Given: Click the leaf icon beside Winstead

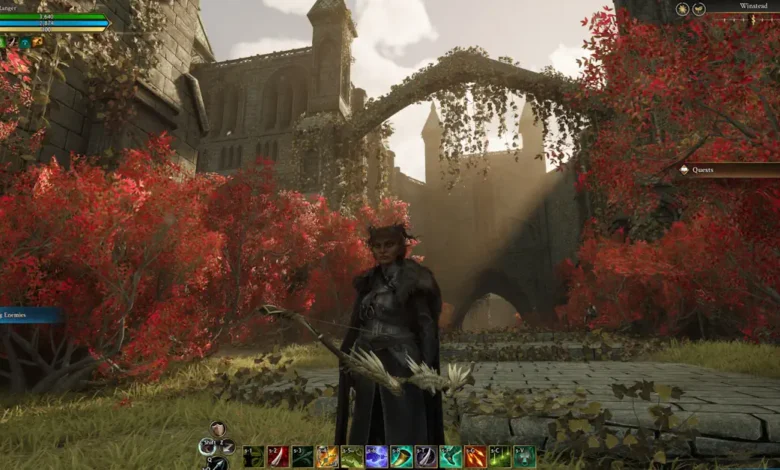Looking at the screenshot, I should (699, 8).
